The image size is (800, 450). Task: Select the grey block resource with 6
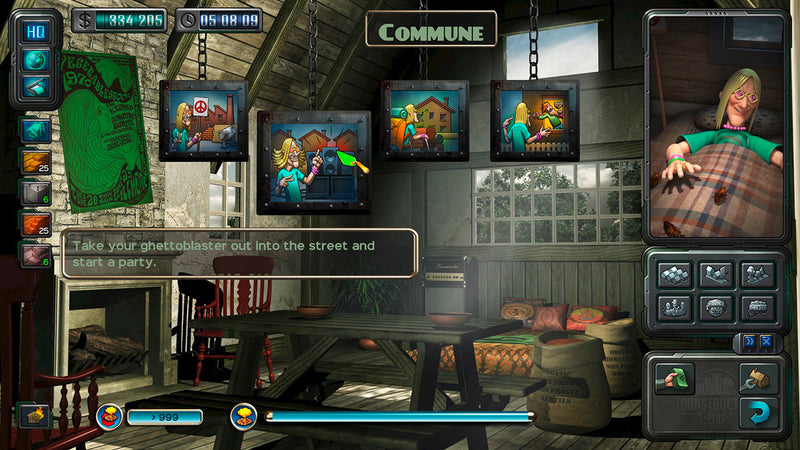click(x=37, y=192)
